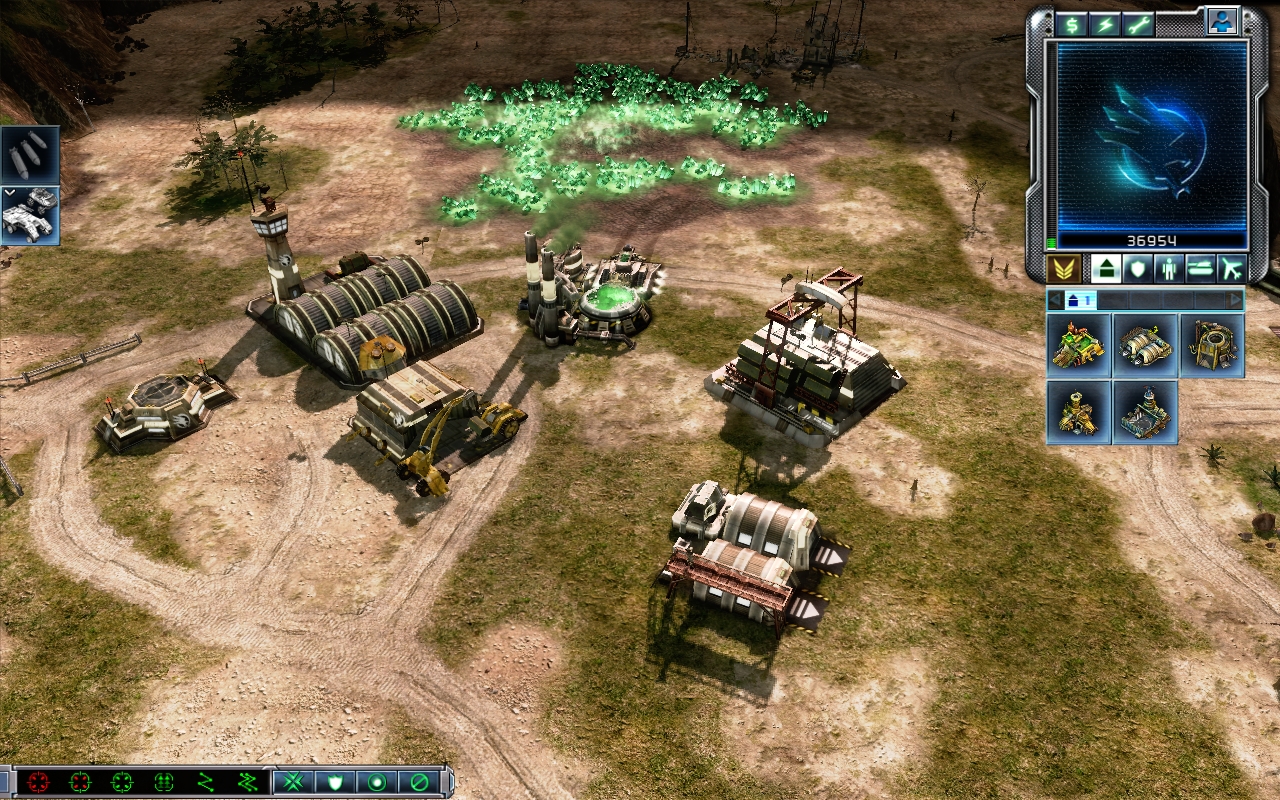Screen dimensions: 1280x800
Task: Open the blue player profile button
Action: click(1220, 21)
